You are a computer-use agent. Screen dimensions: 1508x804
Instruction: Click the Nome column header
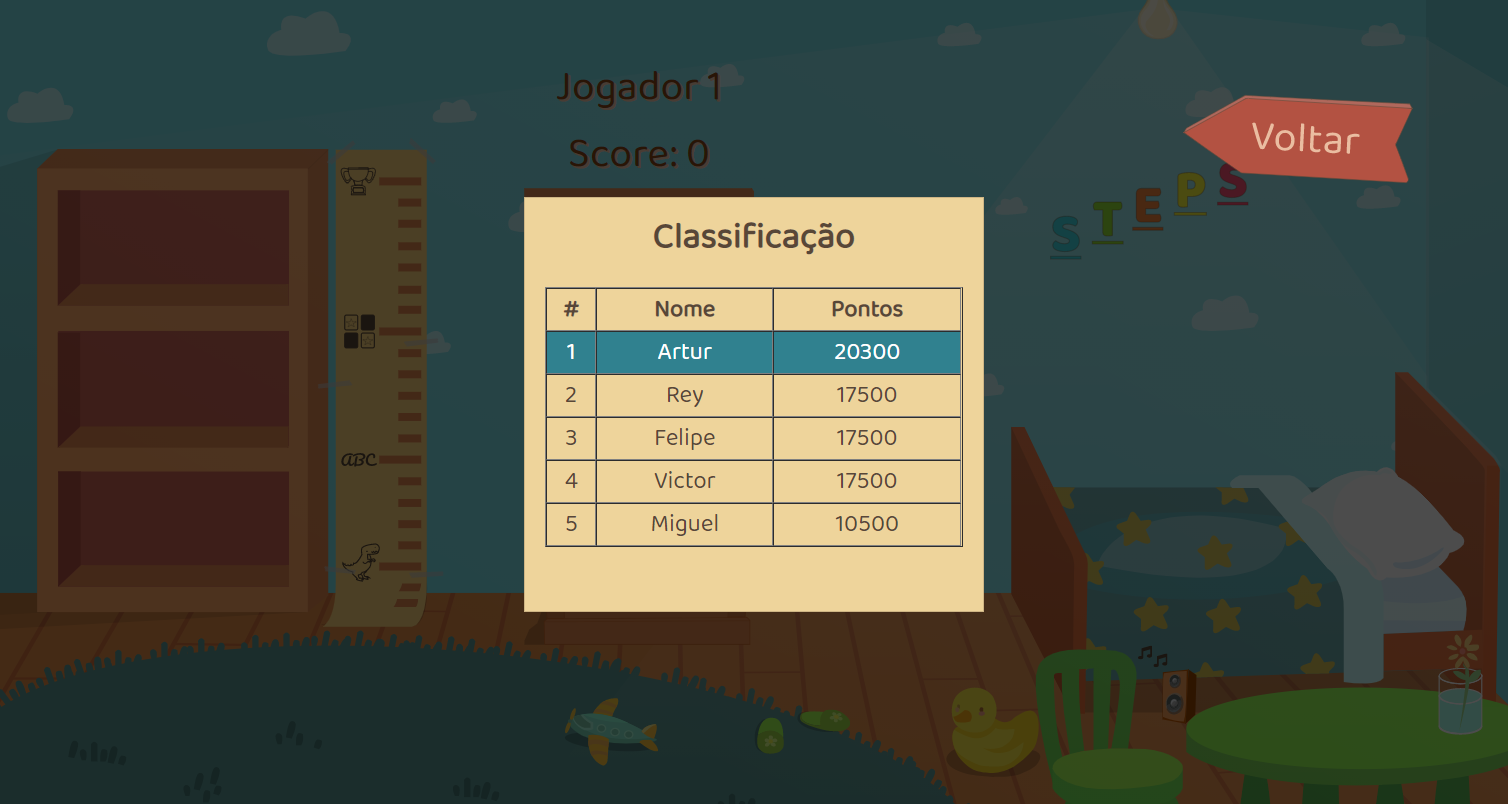point(683,309)
